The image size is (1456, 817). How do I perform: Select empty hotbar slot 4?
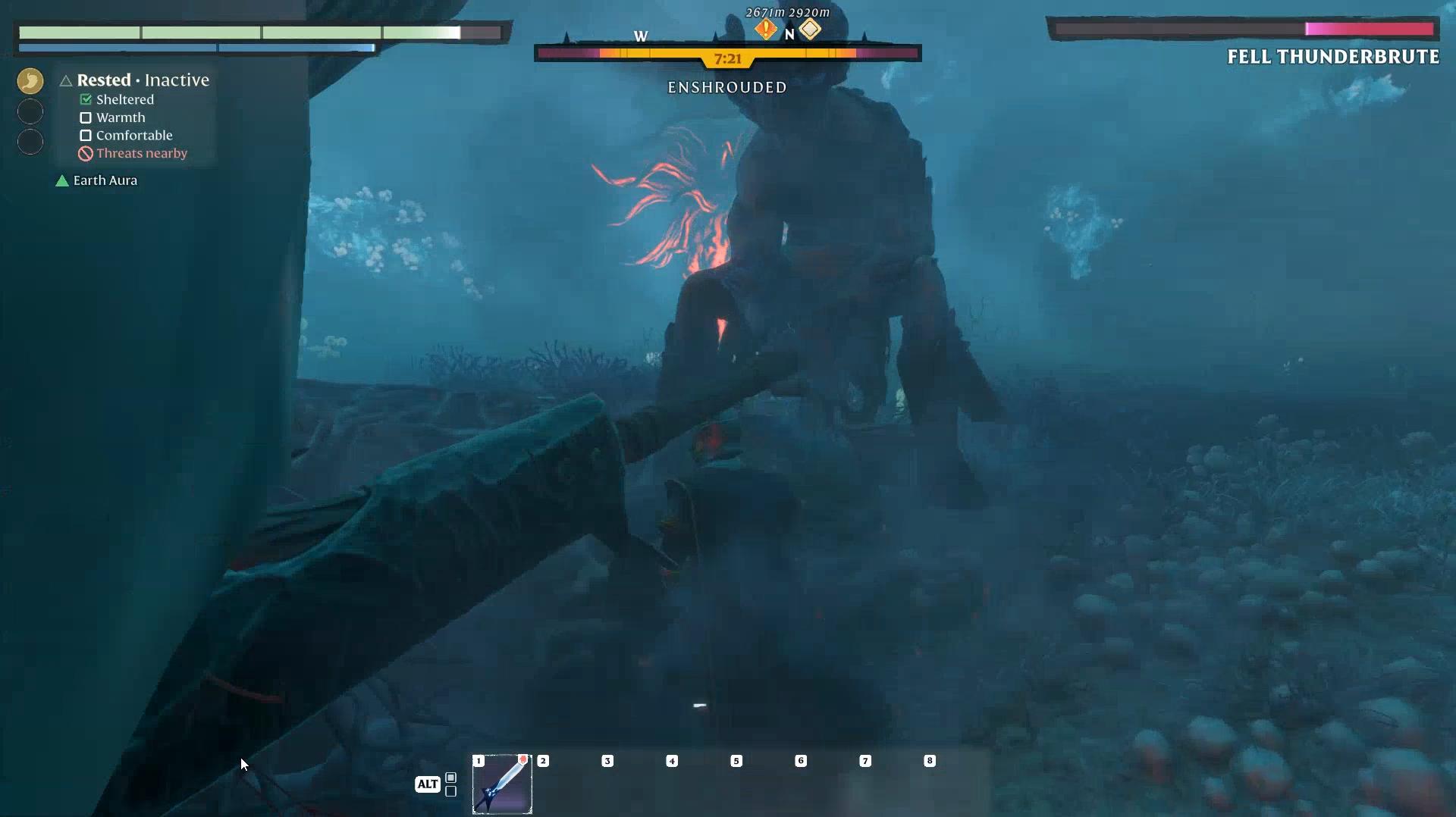[672, 784]
